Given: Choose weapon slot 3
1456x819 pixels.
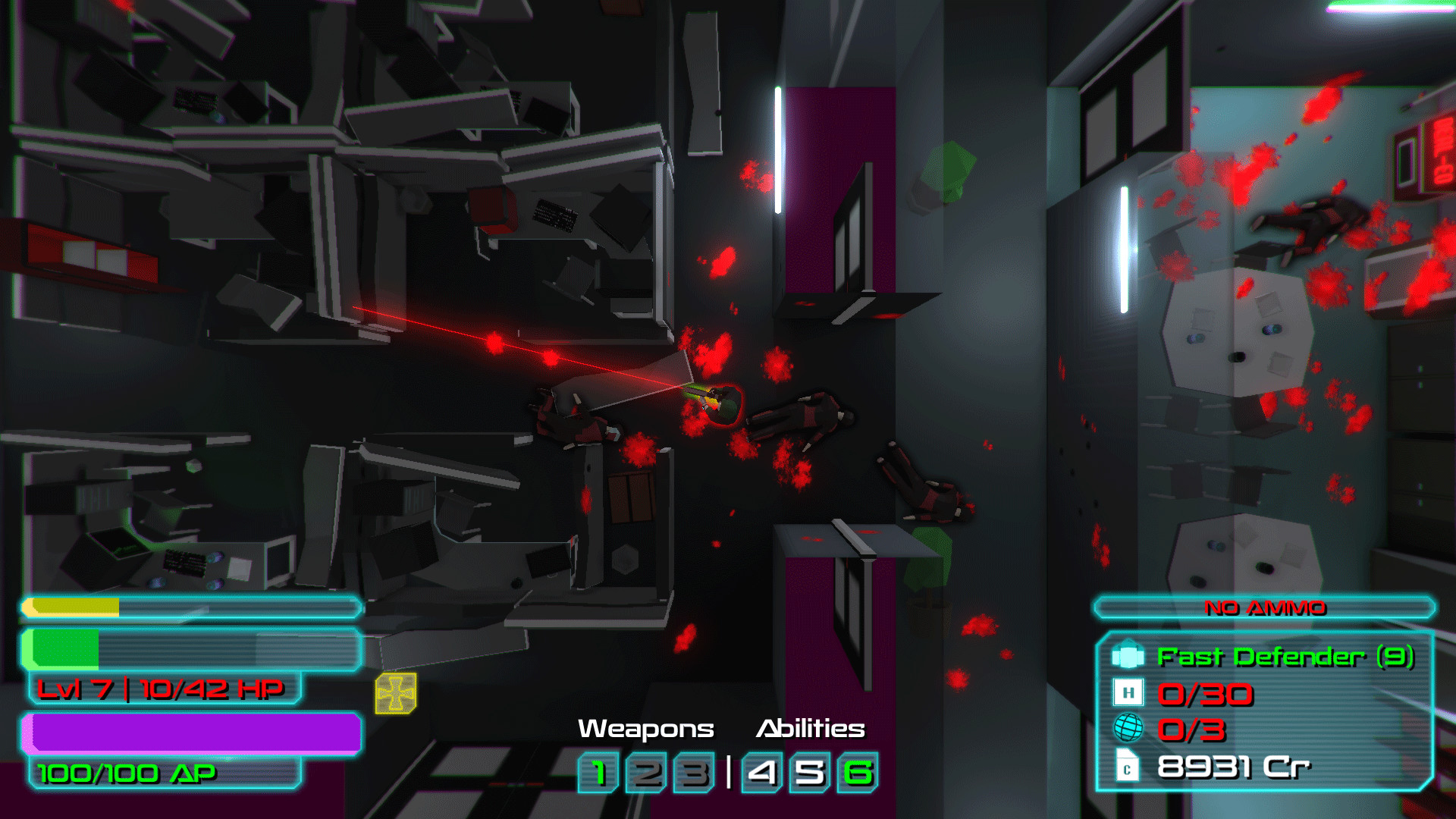Looking at the screenshot, I should point(694,773).
